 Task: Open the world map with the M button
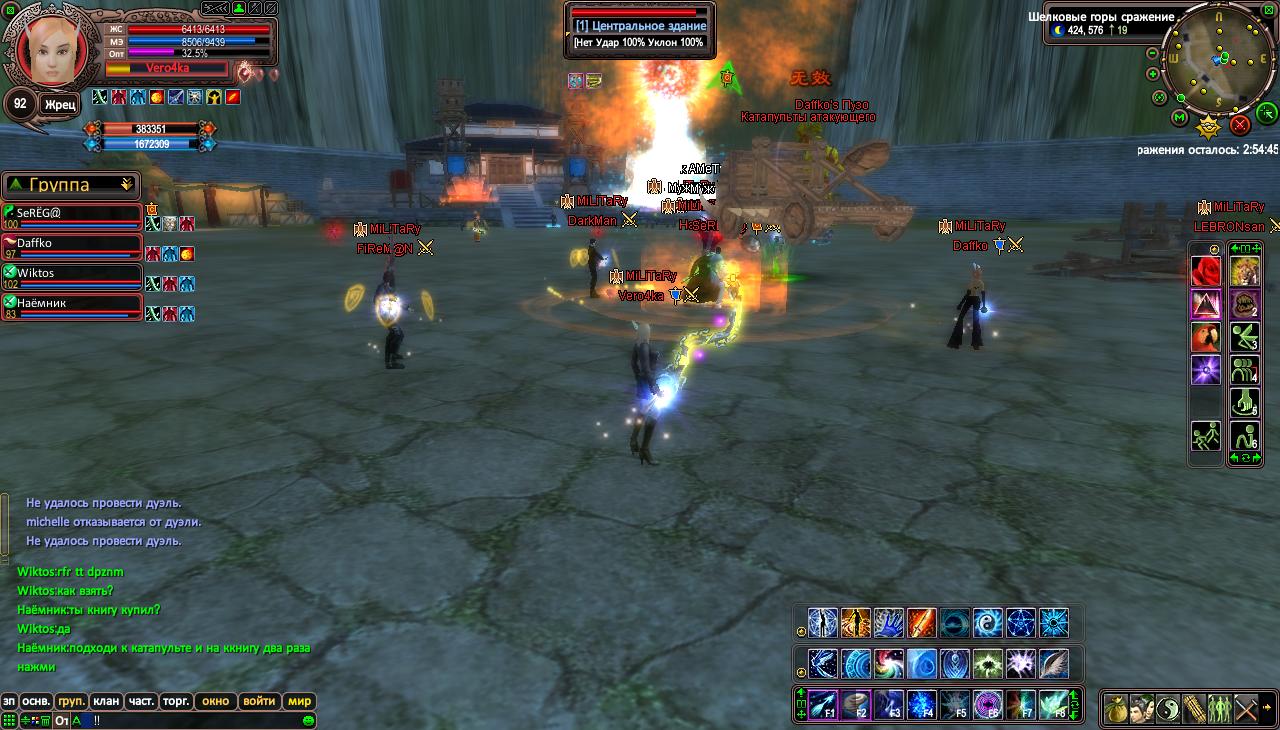click(x=1180, y=119)
